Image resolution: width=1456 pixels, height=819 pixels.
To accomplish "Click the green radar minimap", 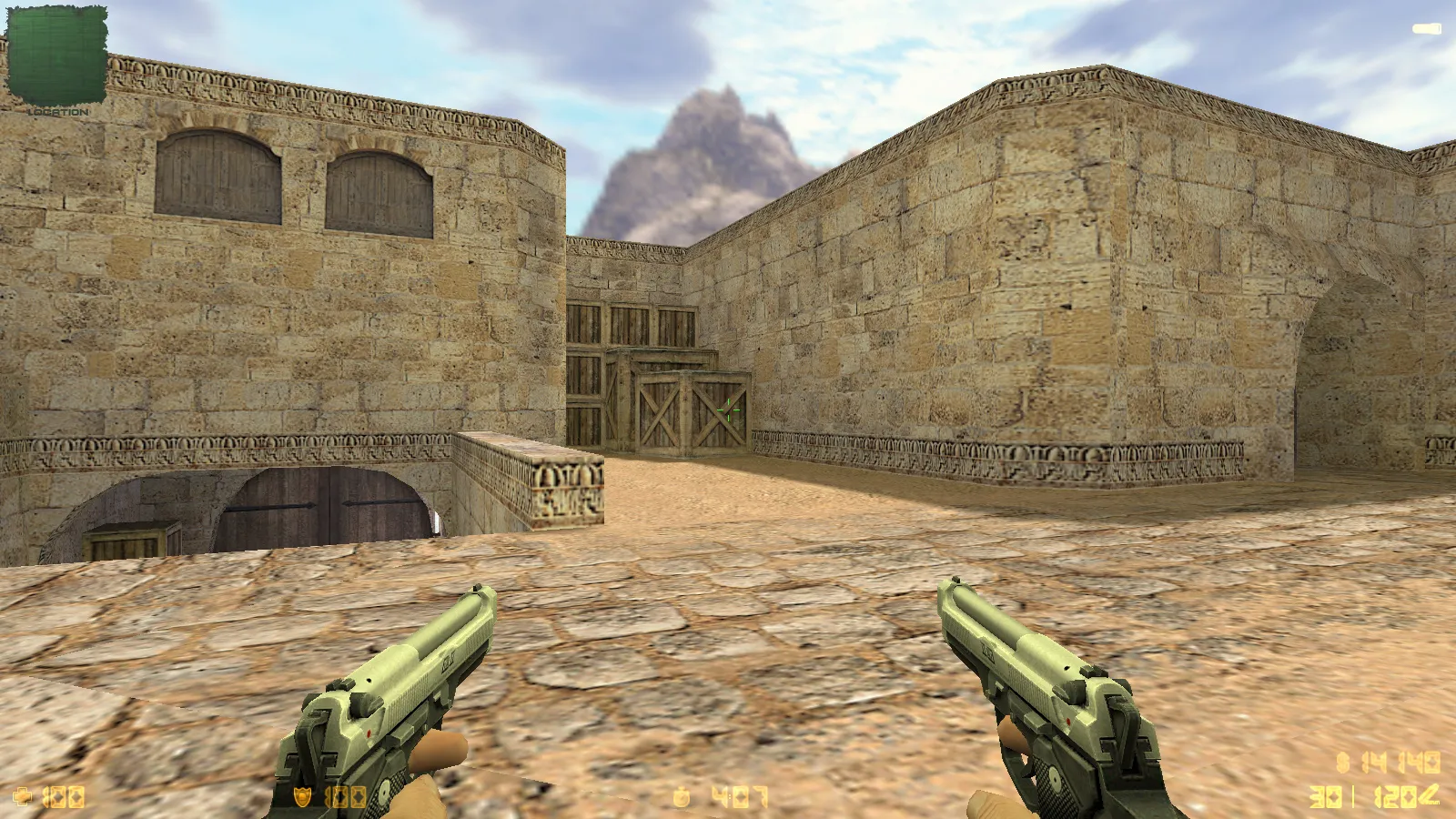I will 56,55.
